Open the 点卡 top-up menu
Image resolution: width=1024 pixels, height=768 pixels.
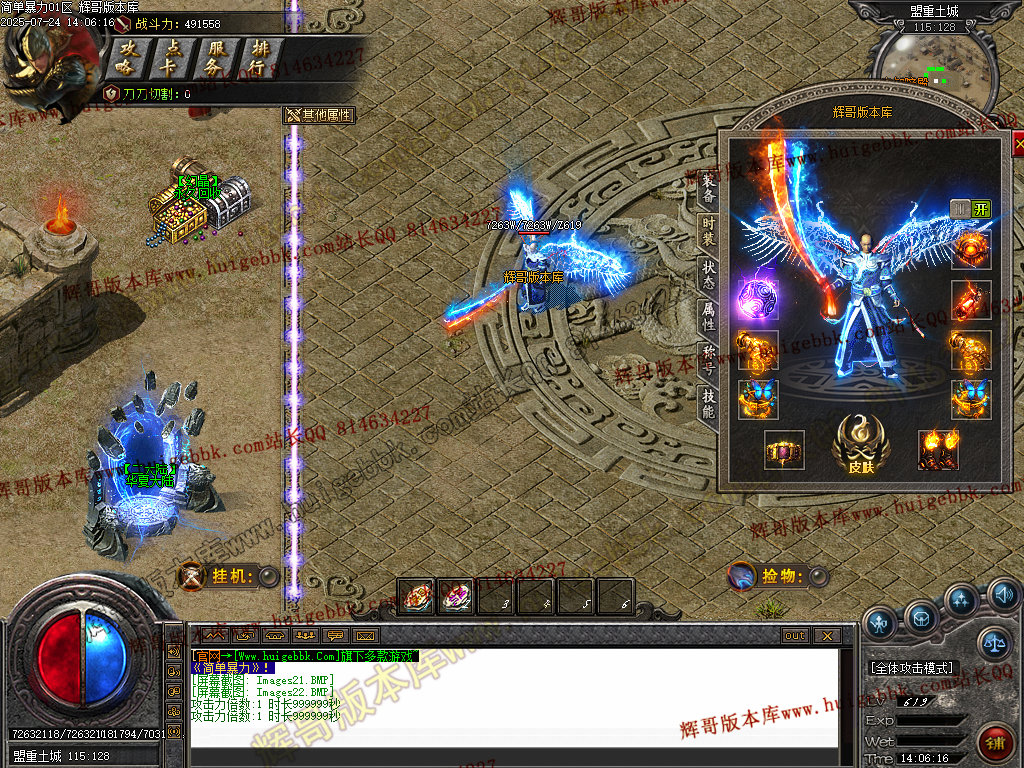coord(173,57)
